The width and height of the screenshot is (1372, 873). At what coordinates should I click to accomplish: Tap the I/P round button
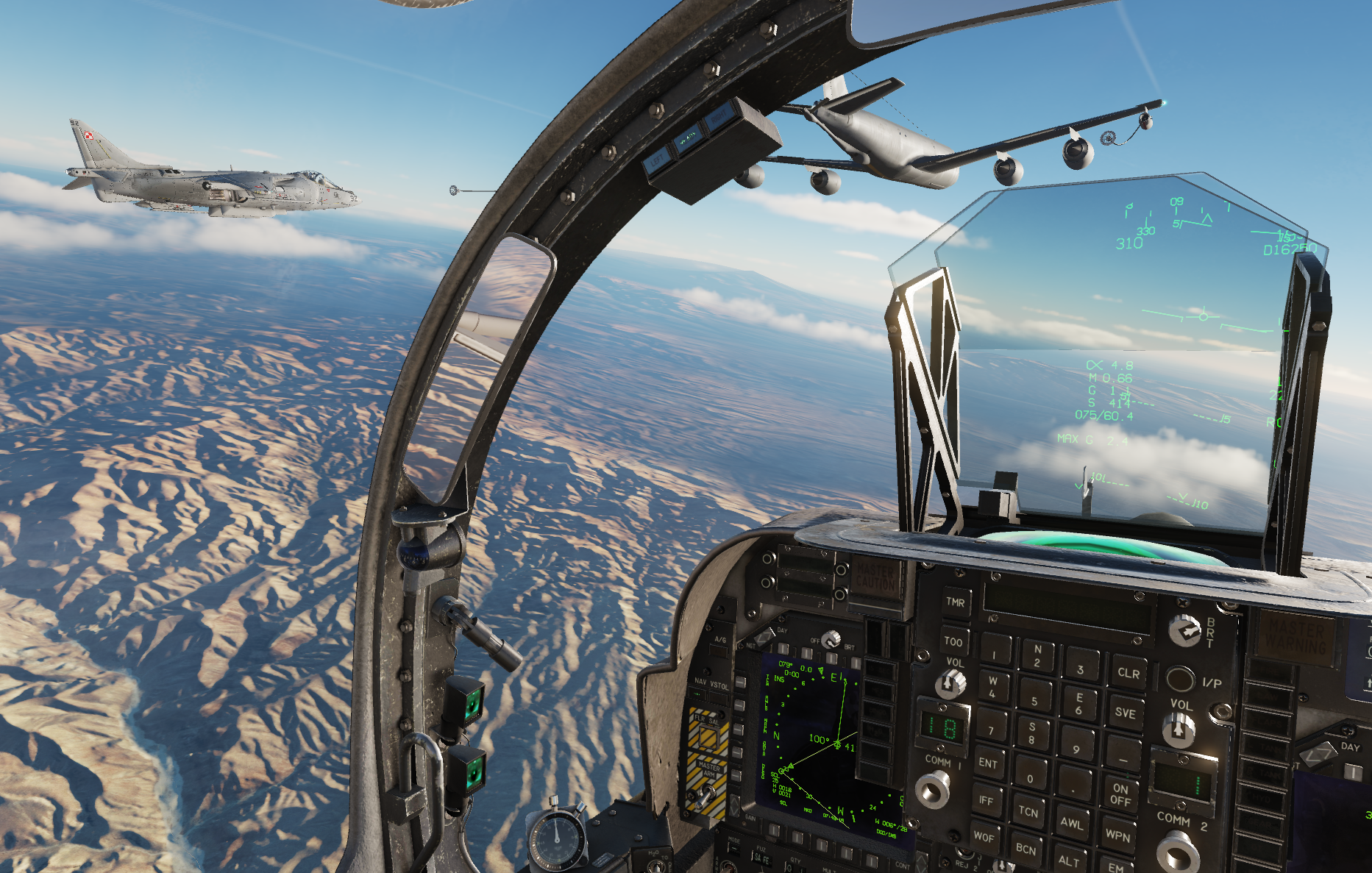click(x=1179, y=680)
